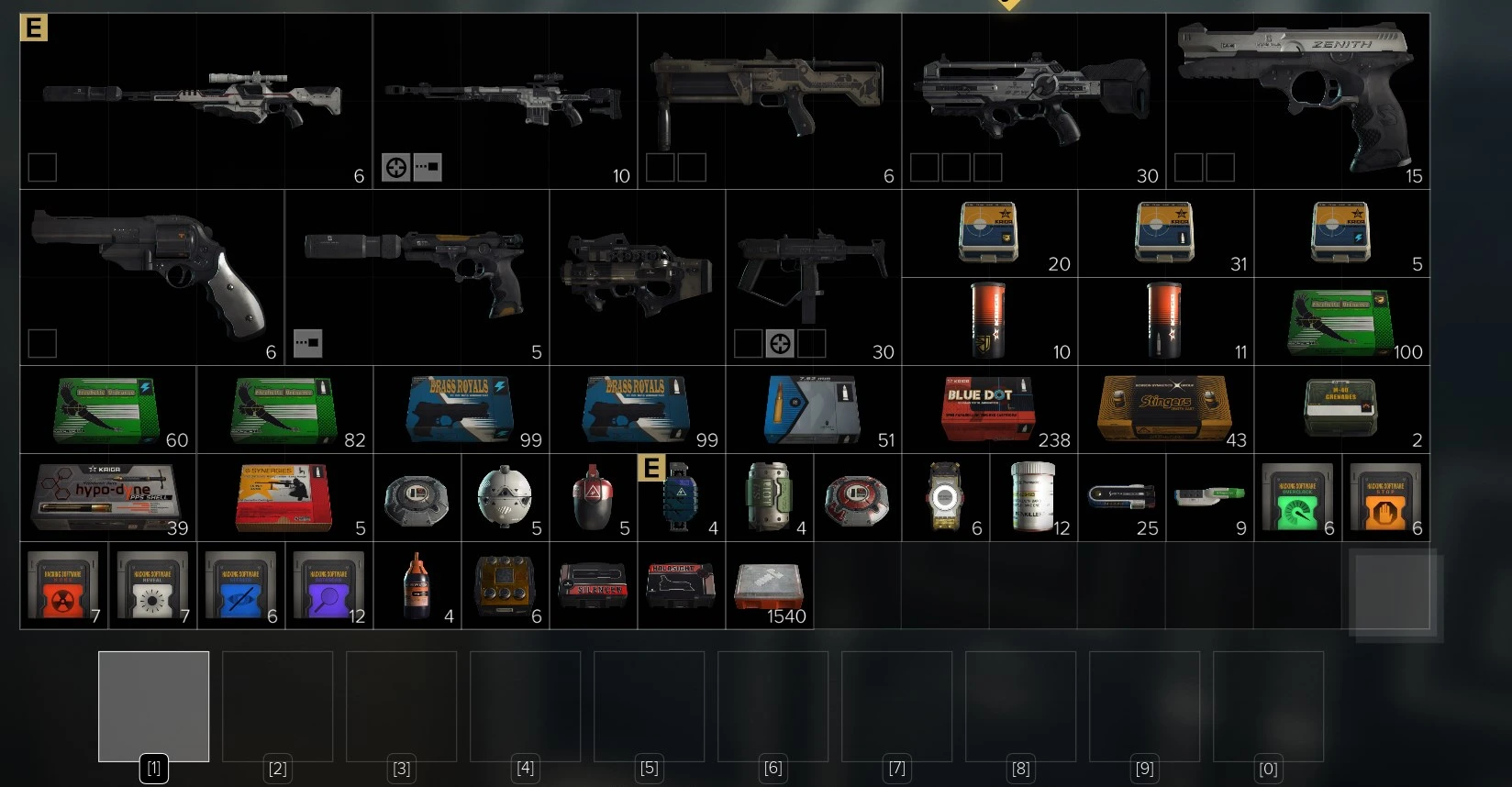This screenshot has height=787, width=1512.
Task: Select the Painkillers pill bottle
Action: (x=1034, y=498)
